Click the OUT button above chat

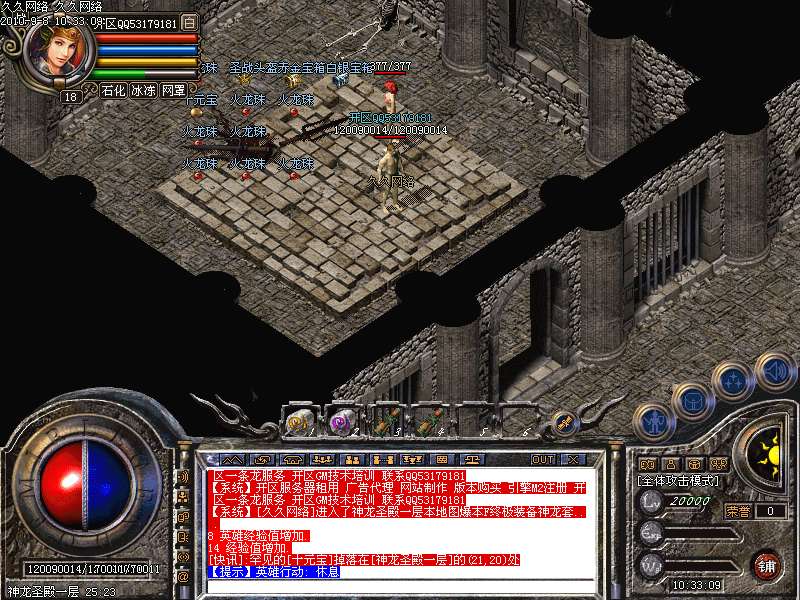click(543, 460)
